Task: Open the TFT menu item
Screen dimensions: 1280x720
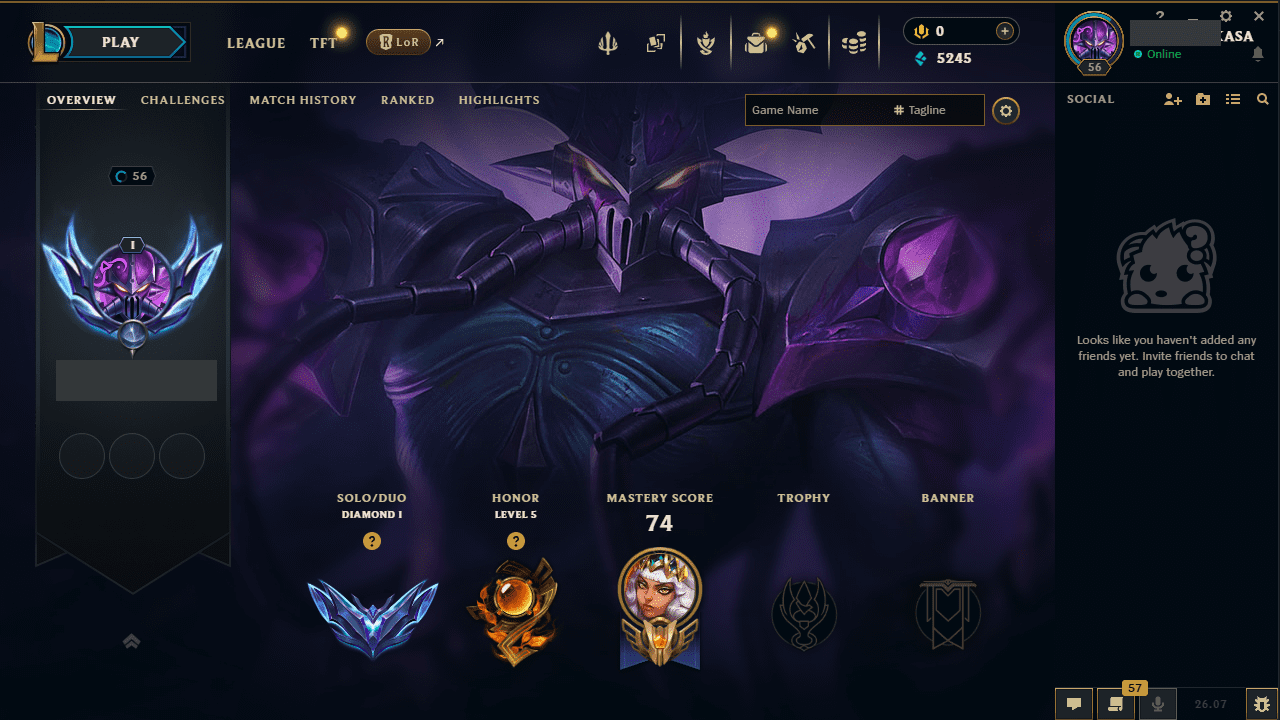Action: click(x=323, y=43)
